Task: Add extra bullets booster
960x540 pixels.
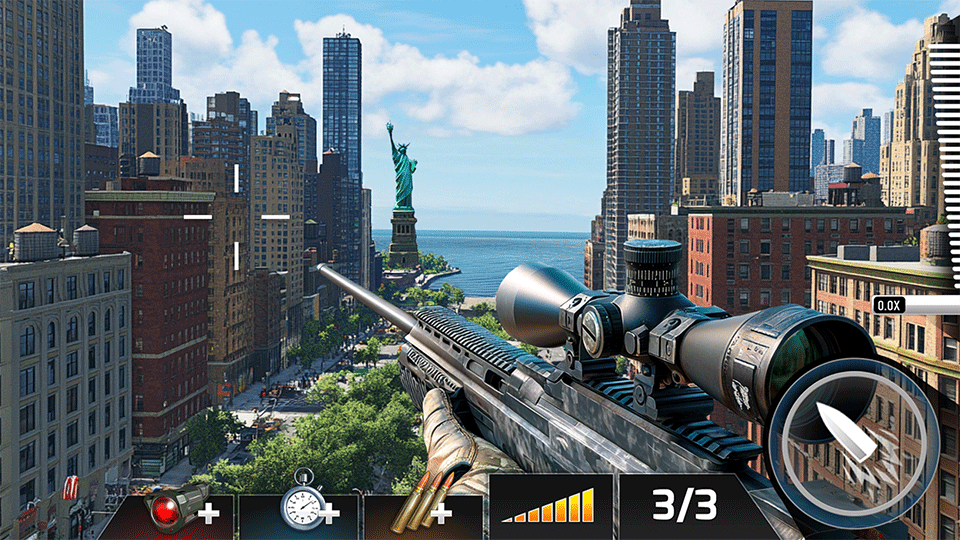Action: (423, 510)
